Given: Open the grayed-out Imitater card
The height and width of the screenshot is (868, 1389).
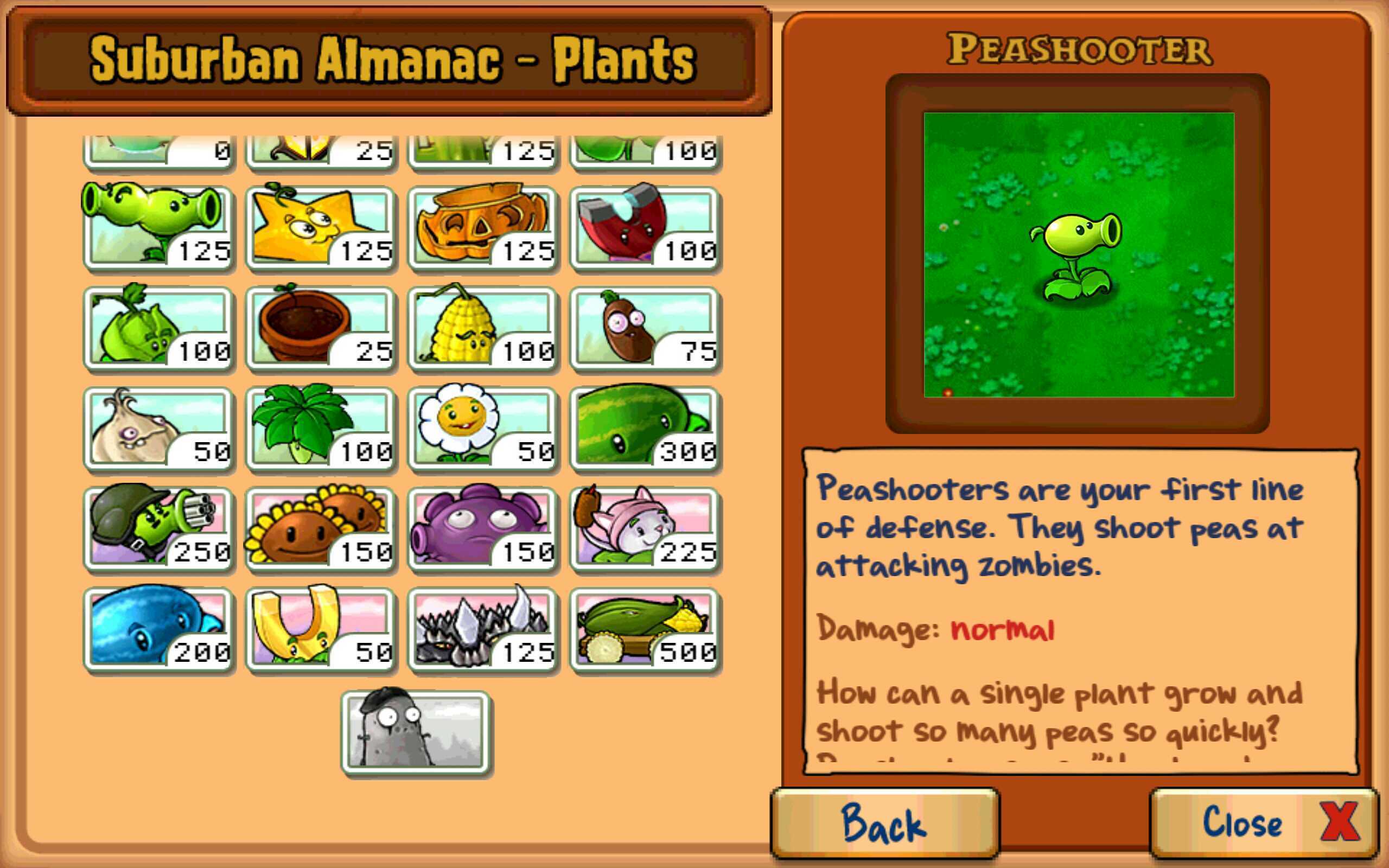Looking at the screenshot, I should pyautogui.click(x=416, y=732).
